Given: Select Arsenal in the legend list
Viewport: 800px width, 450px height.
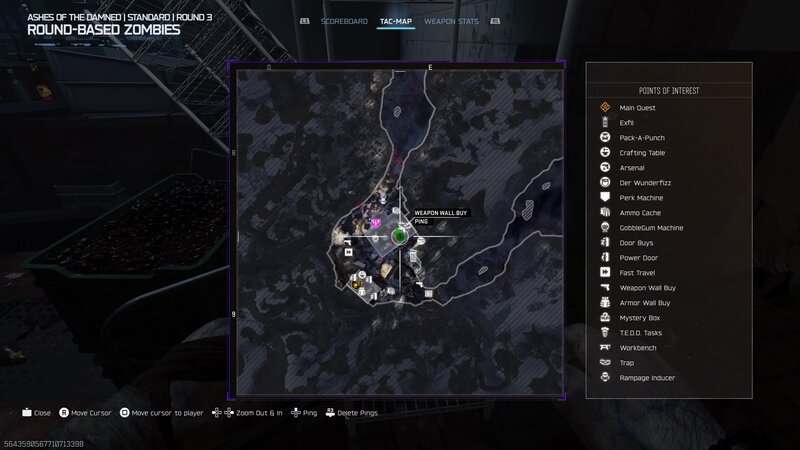Looking at the screenshot, I should click(632, 167).
